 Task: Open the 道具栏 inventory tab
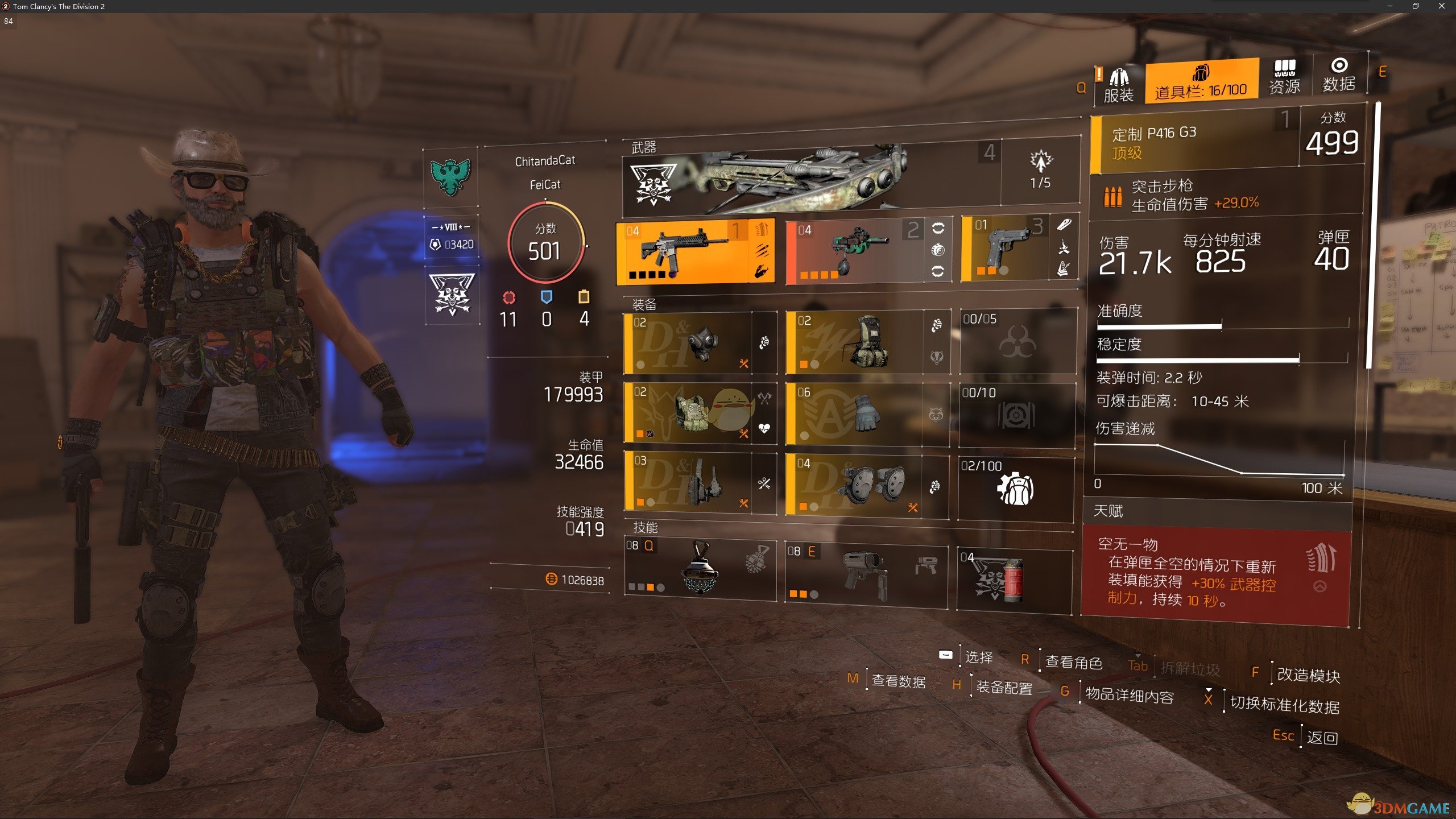tap(1201, 83)
